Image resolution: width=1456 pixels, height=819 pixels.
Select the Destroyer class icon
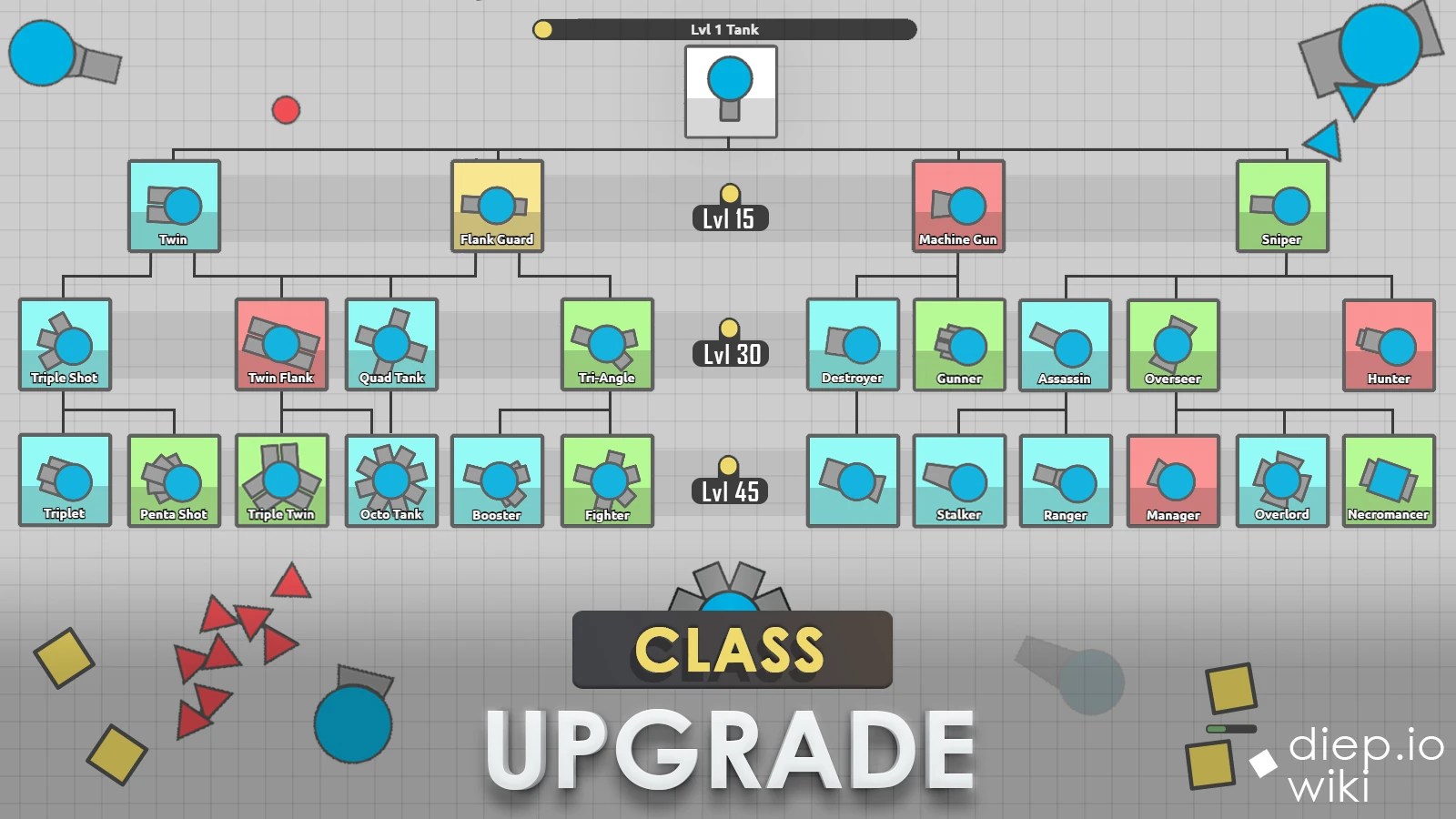click(x=852, y=344)
